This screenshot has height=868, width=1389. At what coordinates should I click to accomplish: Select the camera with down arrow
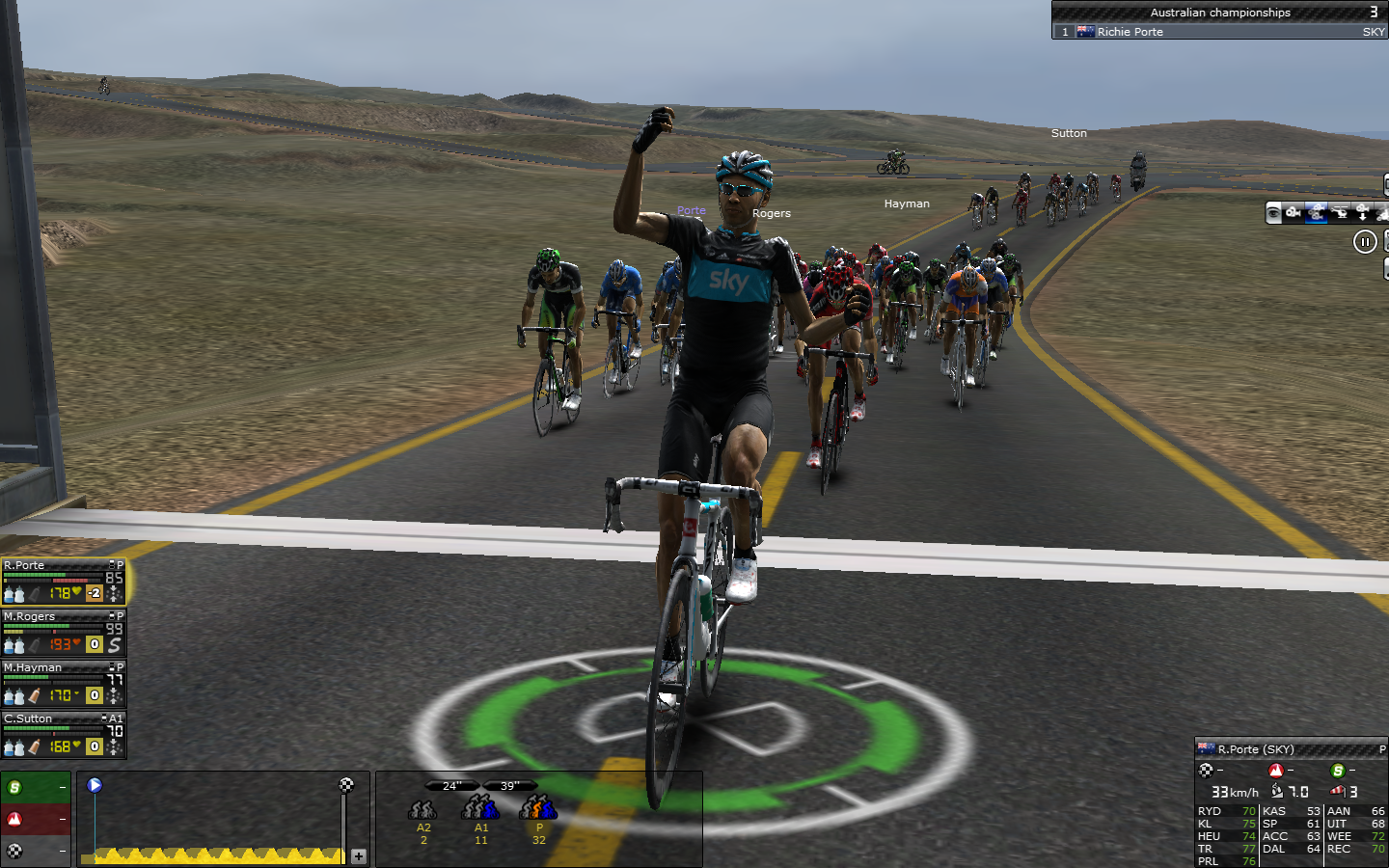[1362, 213]
